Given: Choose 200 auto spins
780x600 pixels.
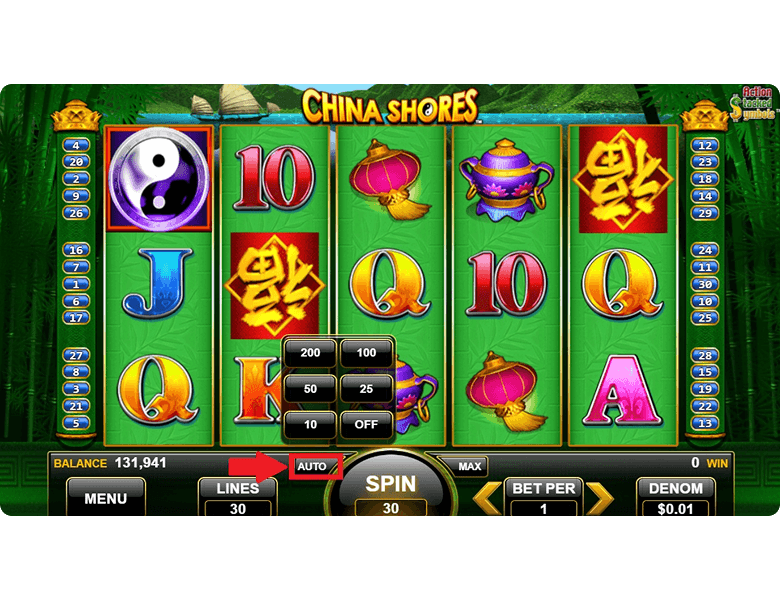Looking at the screenshot, I should coord(310,354).
